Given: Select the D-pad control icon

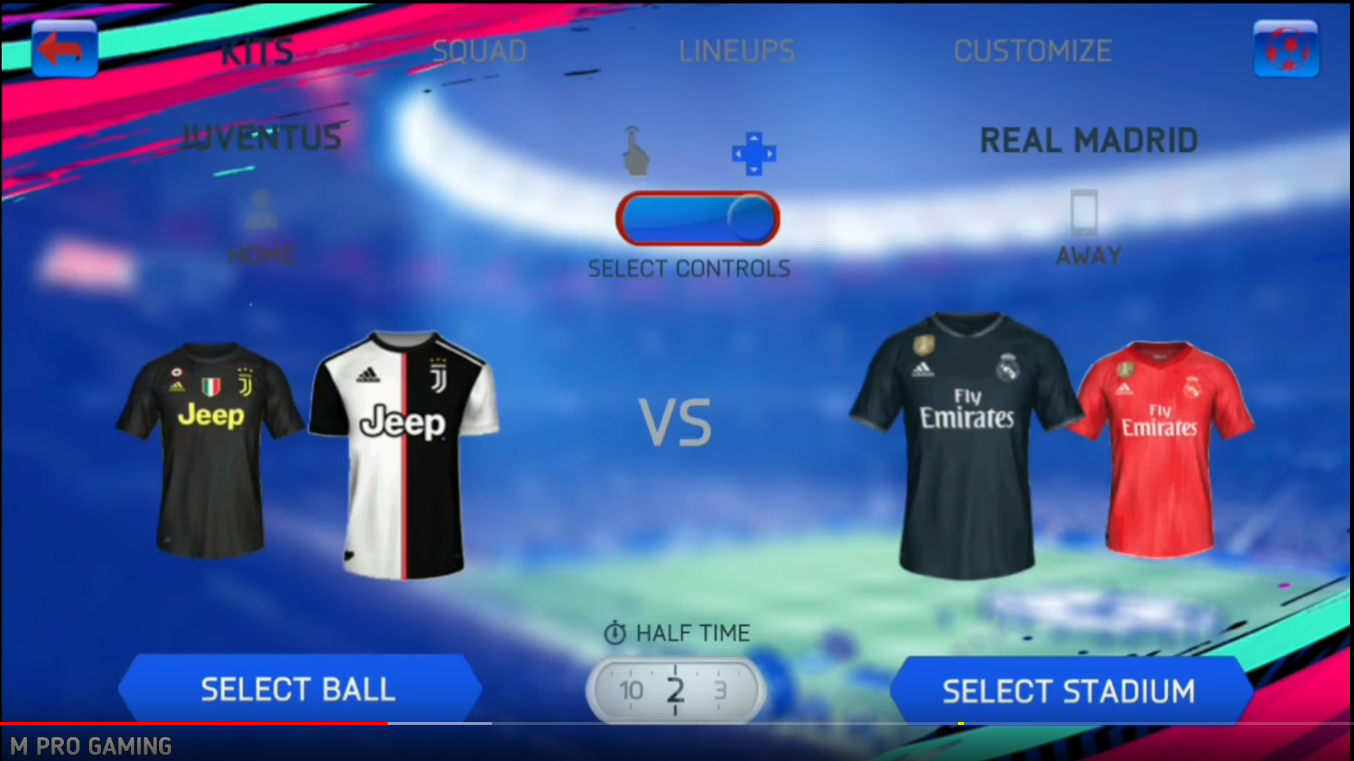Looking at the screenshot, I should coord(752,153).
